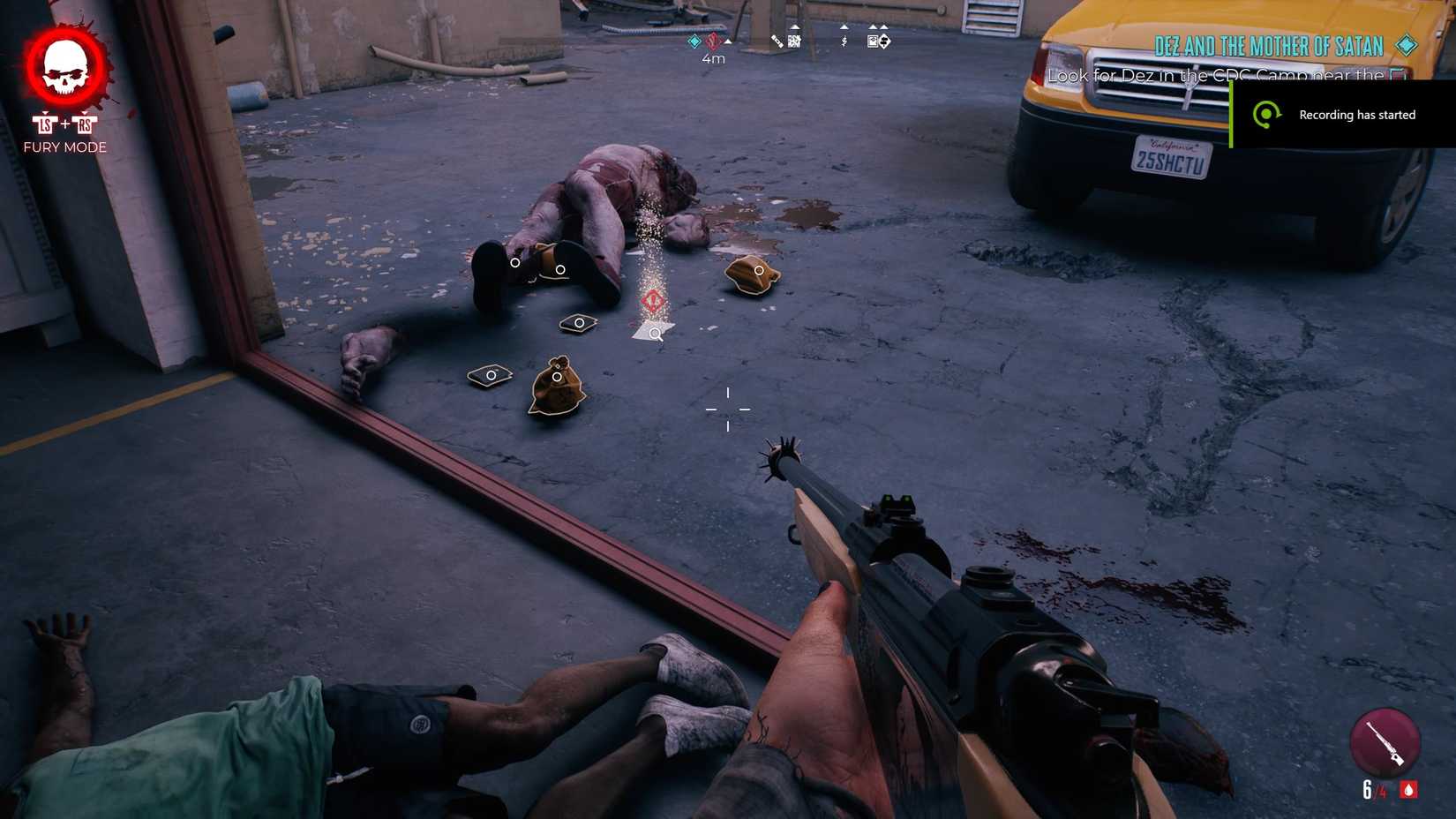Image resolution: width=1456 pixels, height=819 pixels.
Task: Click the frag grenade icon on top HUD
Action: click(x=794, y=41)
